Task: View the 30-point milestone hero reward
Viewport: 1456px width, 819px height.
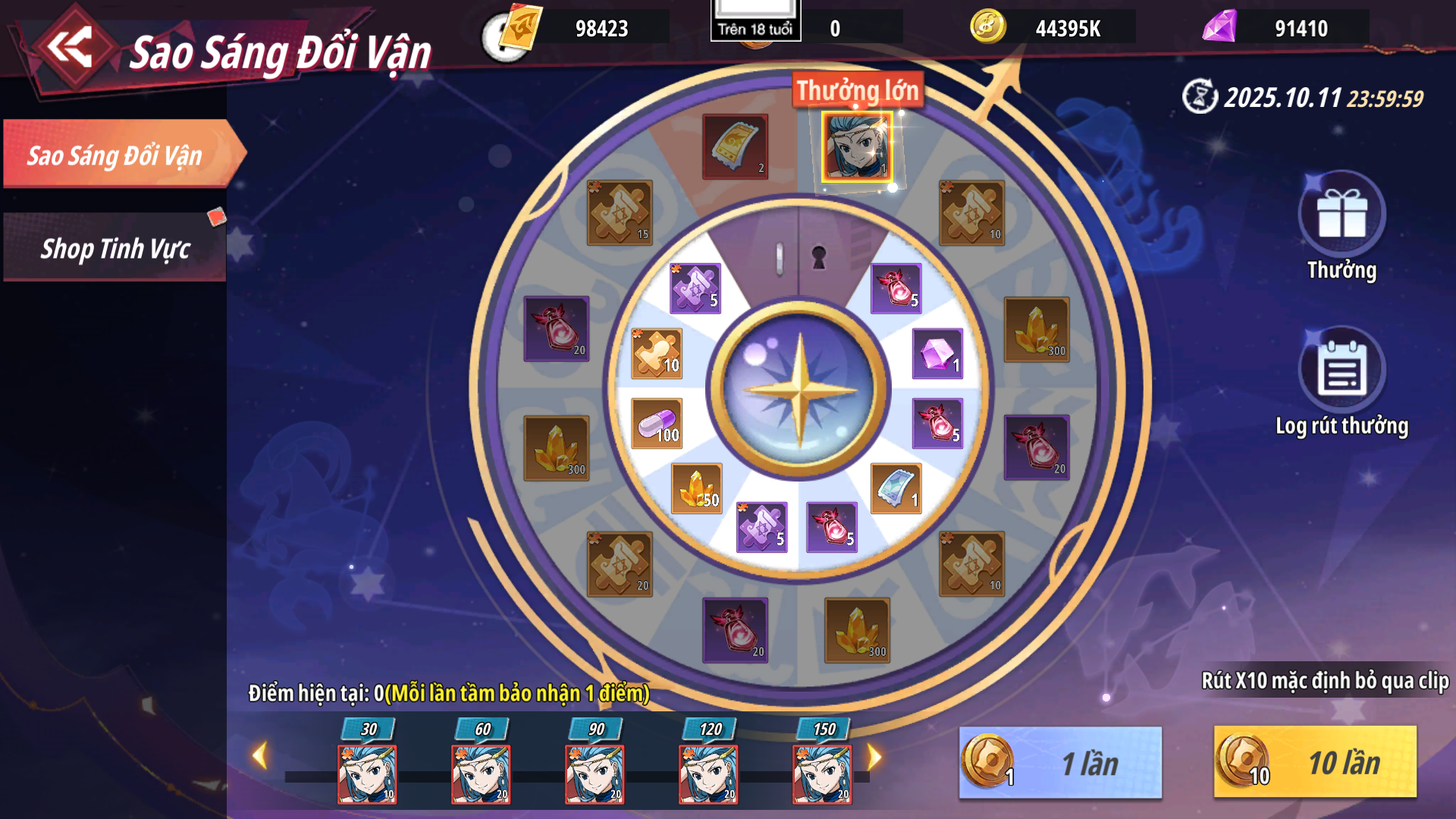Action: [x=367, y=773]
